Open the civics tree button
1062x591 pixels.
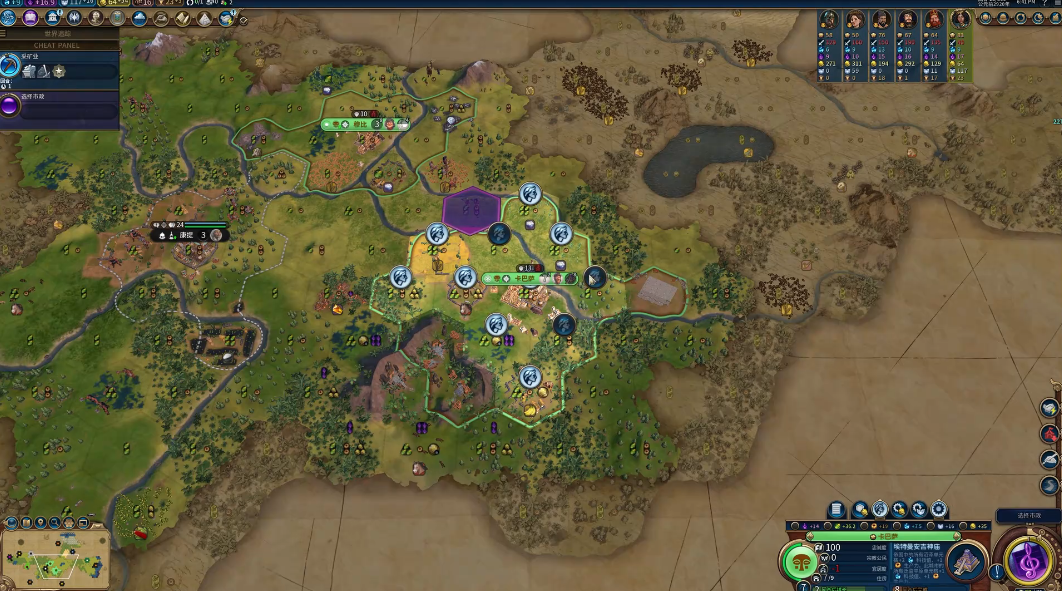29,18
